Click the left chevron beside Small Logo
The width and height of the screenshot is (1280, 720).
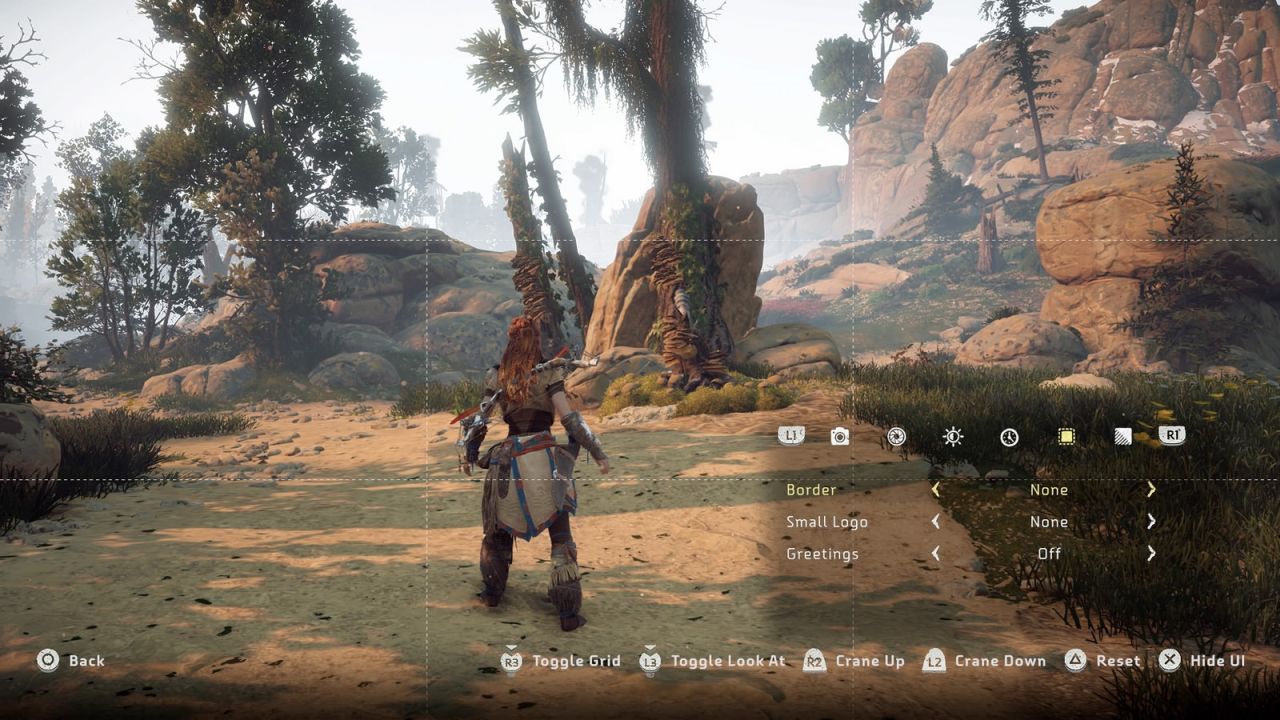tap(935, 522)
